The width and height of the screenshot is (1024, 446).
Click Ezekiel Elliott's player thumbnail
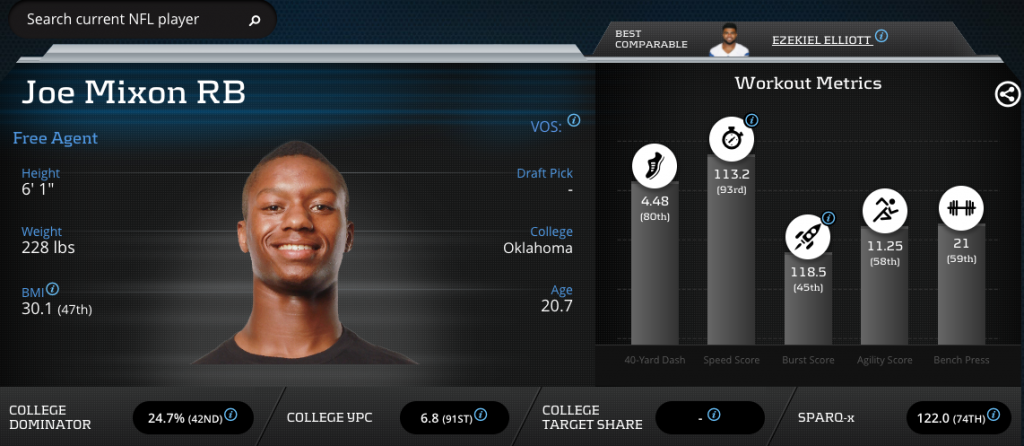coord(730,39)
